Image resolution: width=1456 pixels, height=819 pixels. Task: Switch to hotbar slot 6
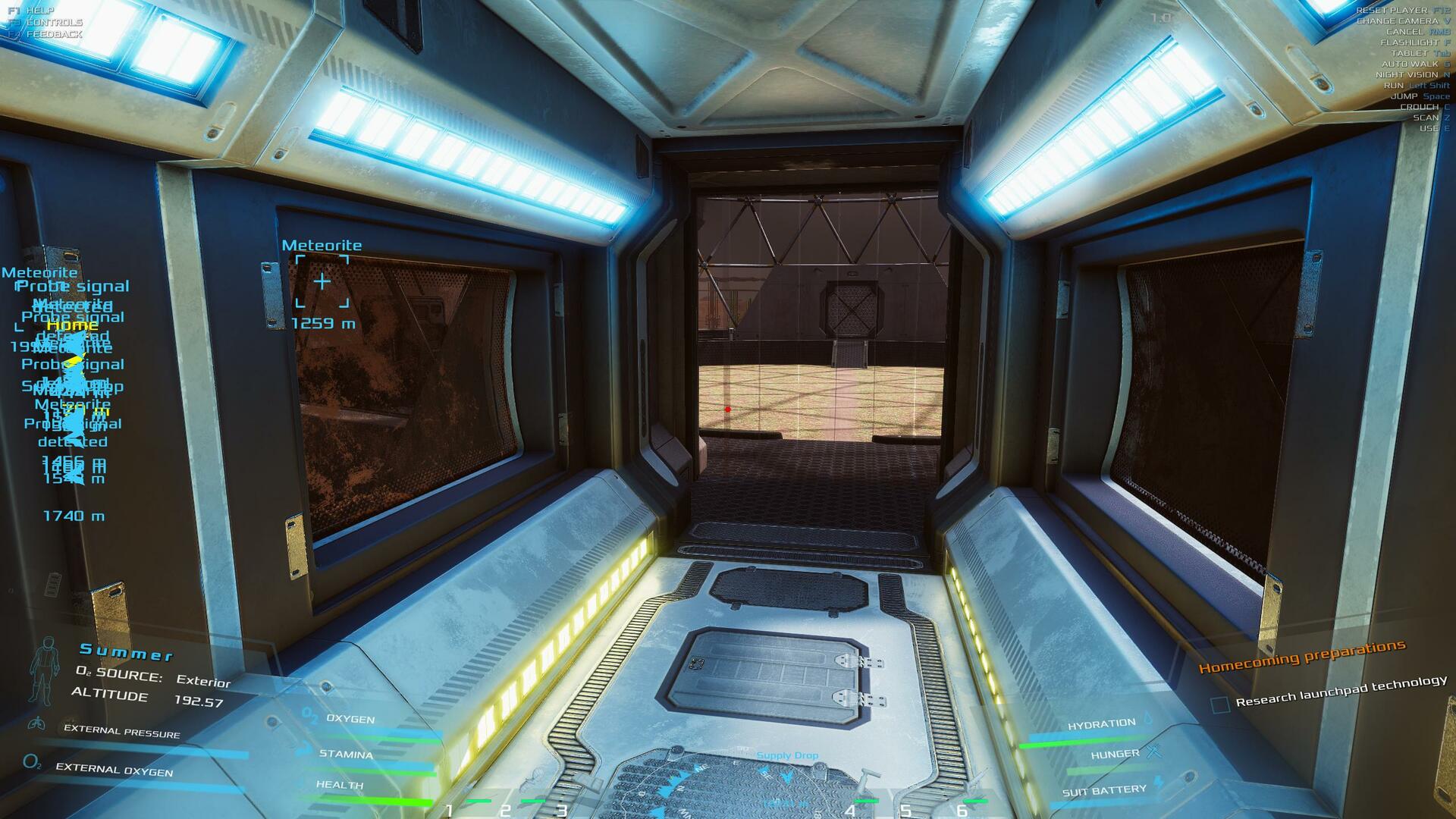(962, 810)
